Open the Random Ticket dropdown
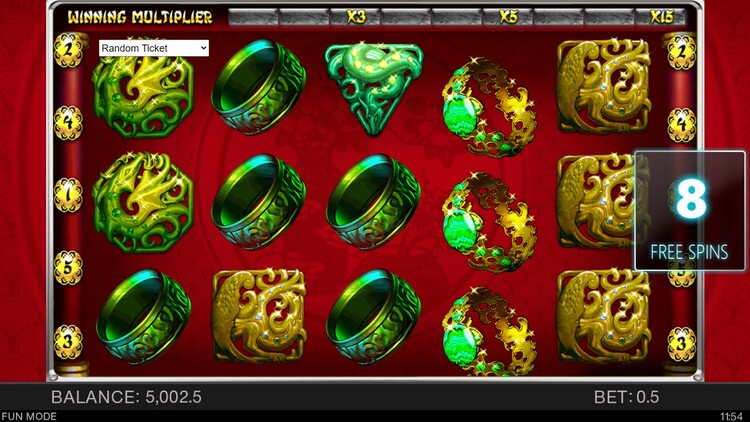Image resolution: width=750 pixels, height=422 pixels. (154, 48)
